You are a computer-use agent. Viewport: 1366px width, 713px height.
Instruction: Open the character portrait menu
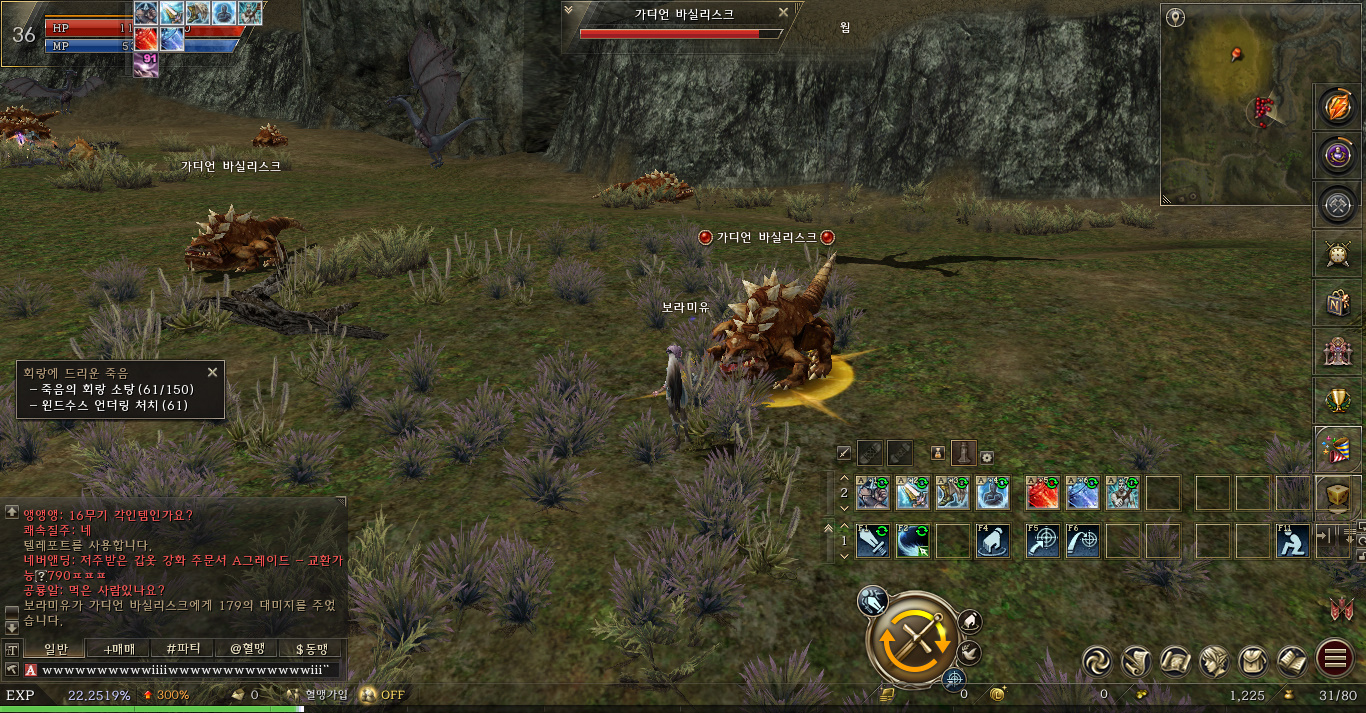pos(1214,660)
